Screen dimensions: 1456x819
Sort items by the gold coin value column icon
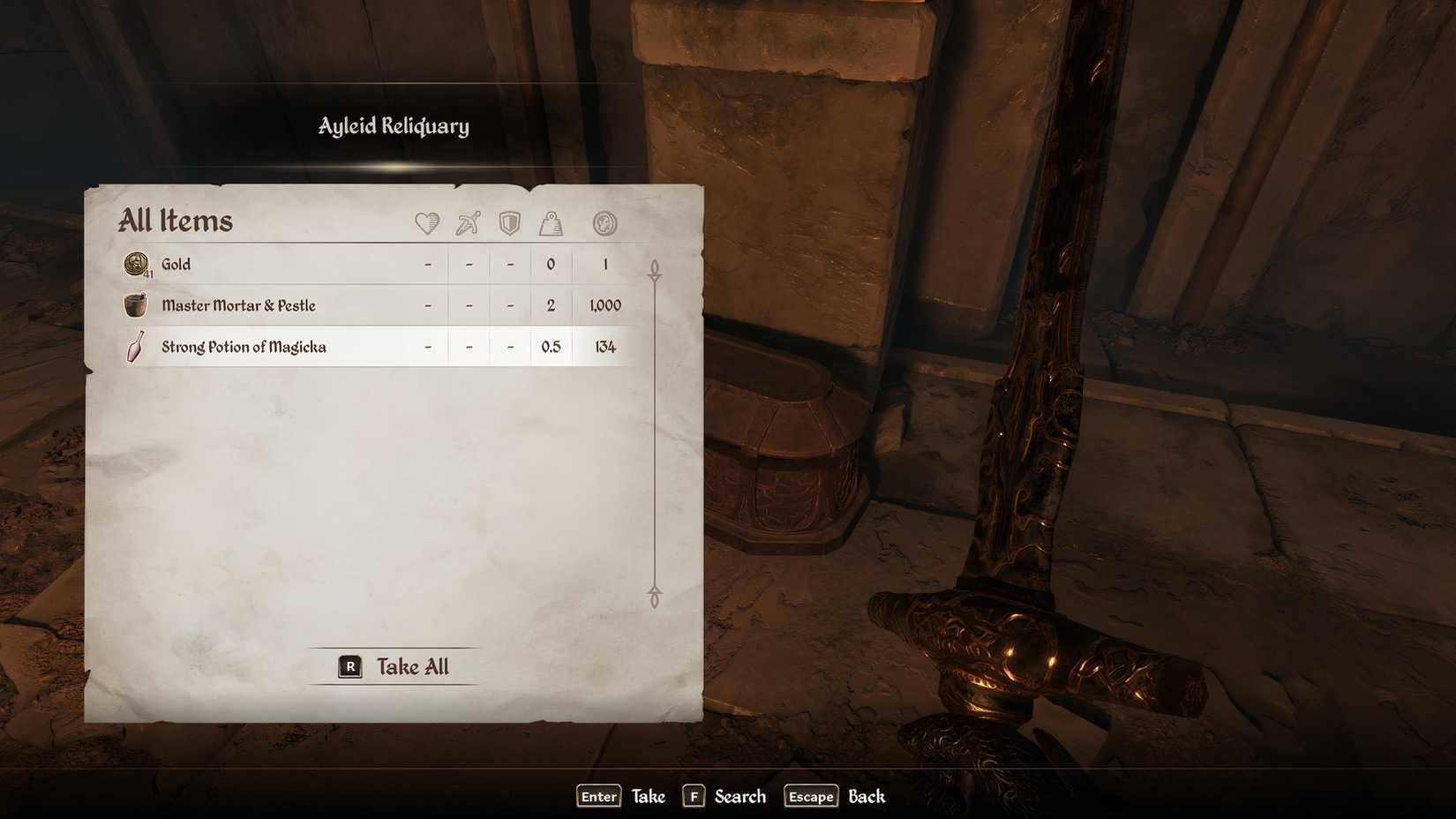coord(604,223)
